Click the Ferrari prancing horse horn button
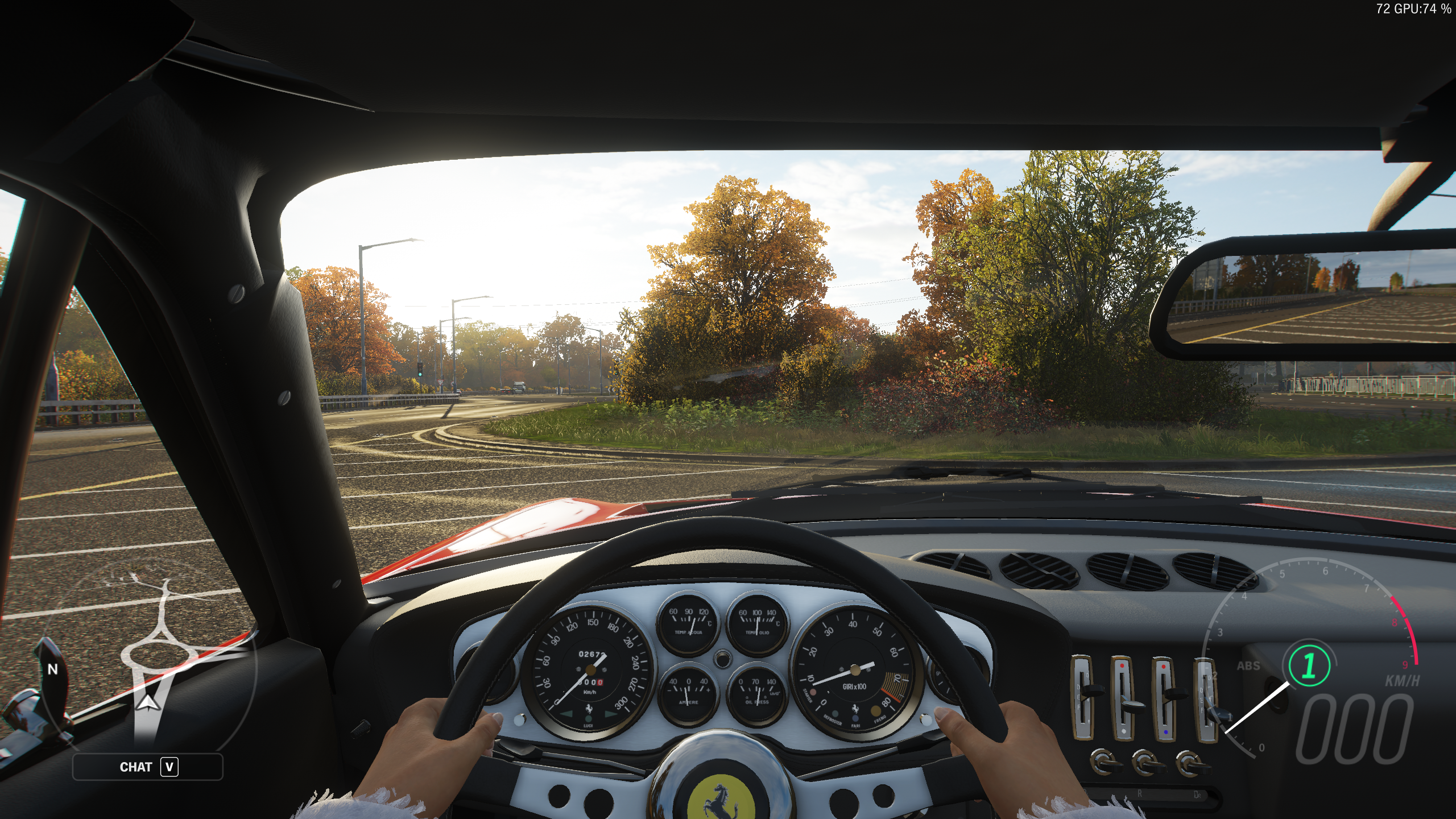 click(721, 800)
